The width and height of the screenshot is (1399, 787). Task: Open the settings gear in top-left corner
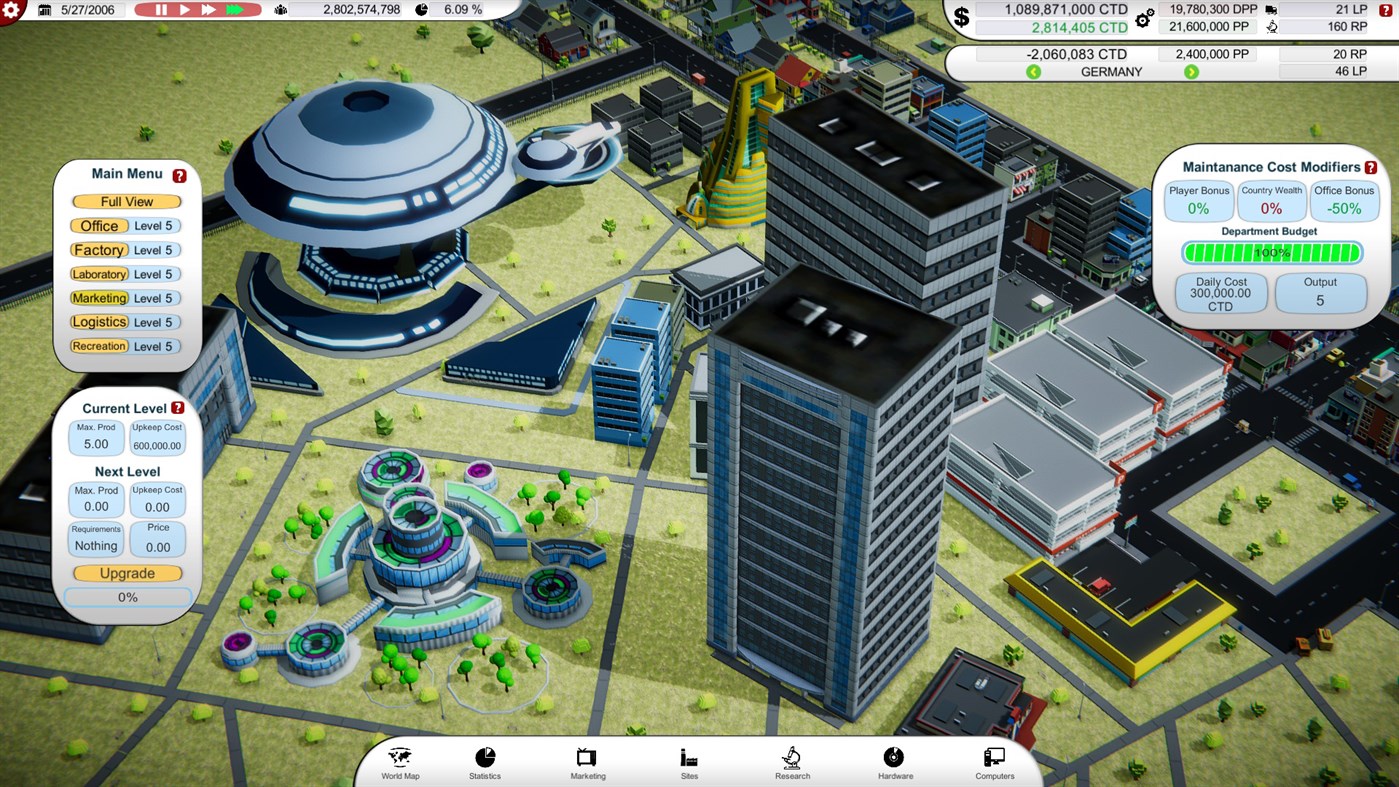pyautogui.click(x=11, y=11)
